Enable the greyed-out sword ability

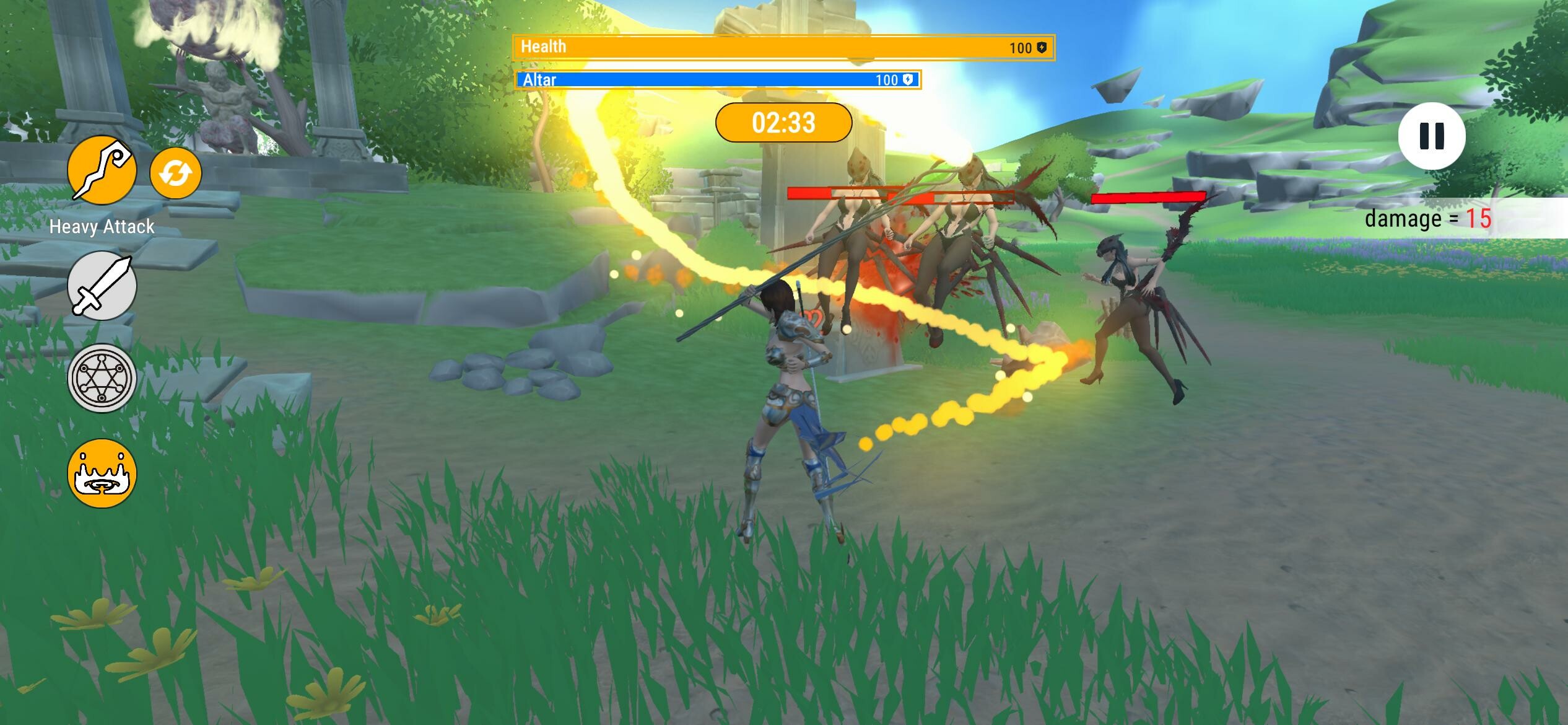pyautogui.click(x=101, y=286)
